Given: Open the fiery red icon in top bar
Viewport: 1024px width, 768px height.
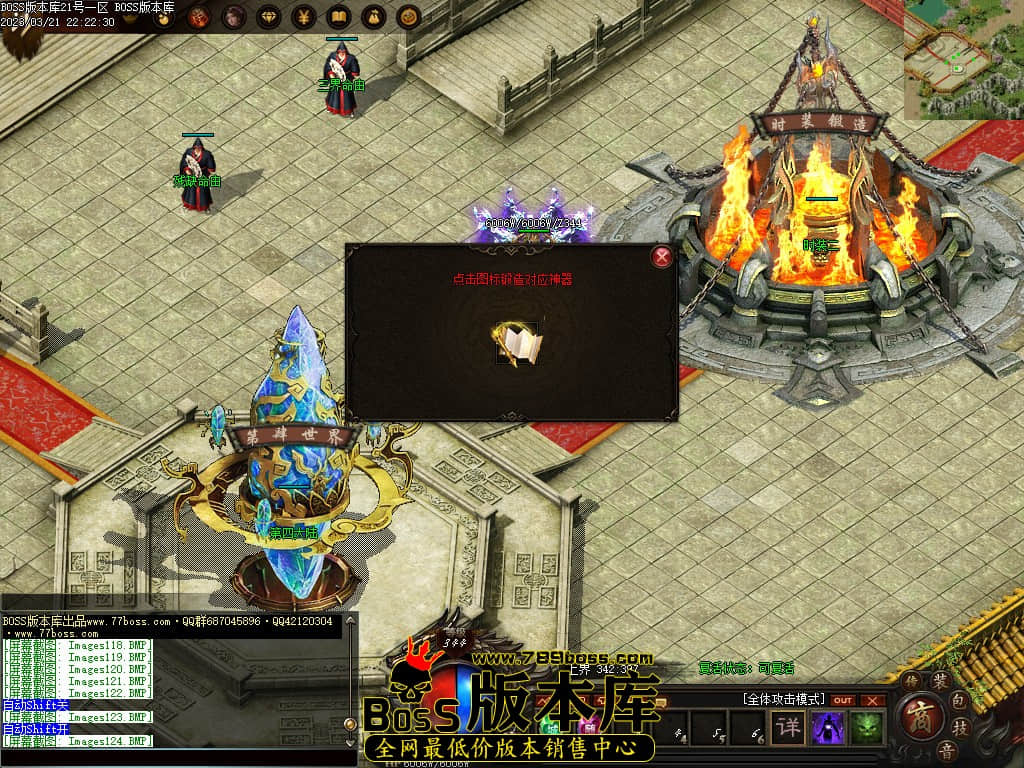Looking at the screenshot, I should 199,17.
